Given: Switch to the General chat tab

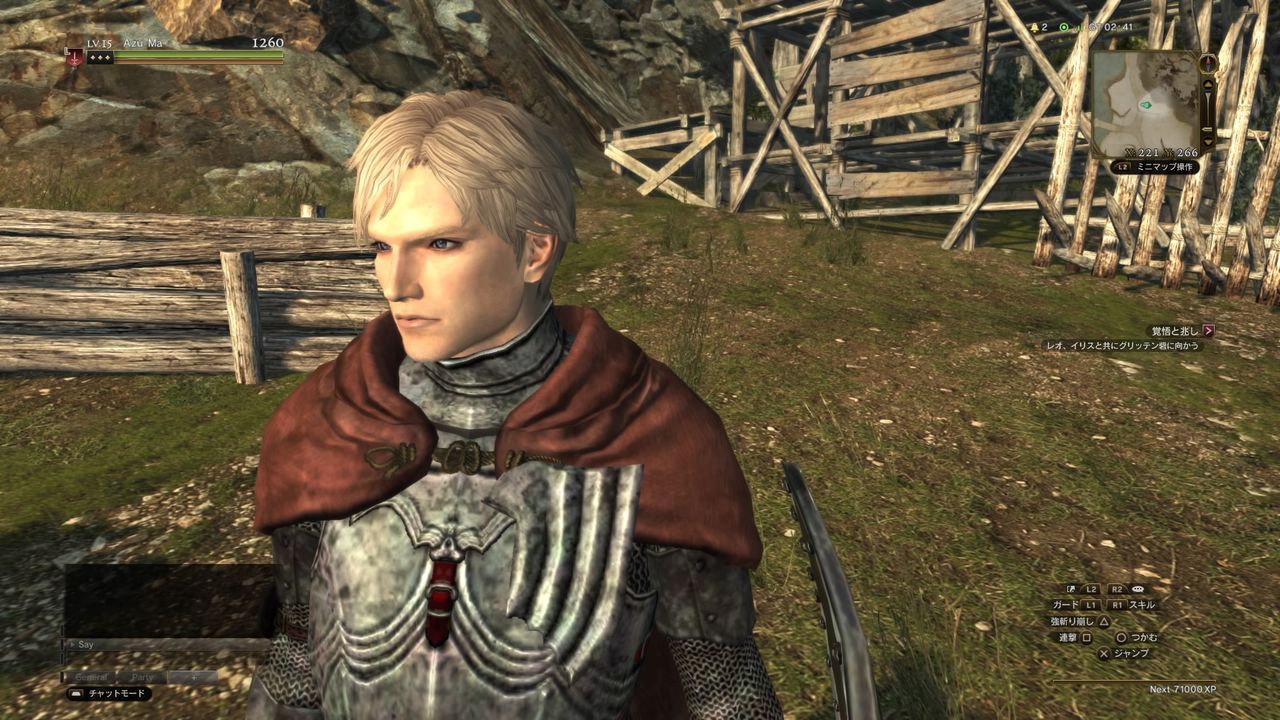Looking at the screenshot, I should click(90, 677).
